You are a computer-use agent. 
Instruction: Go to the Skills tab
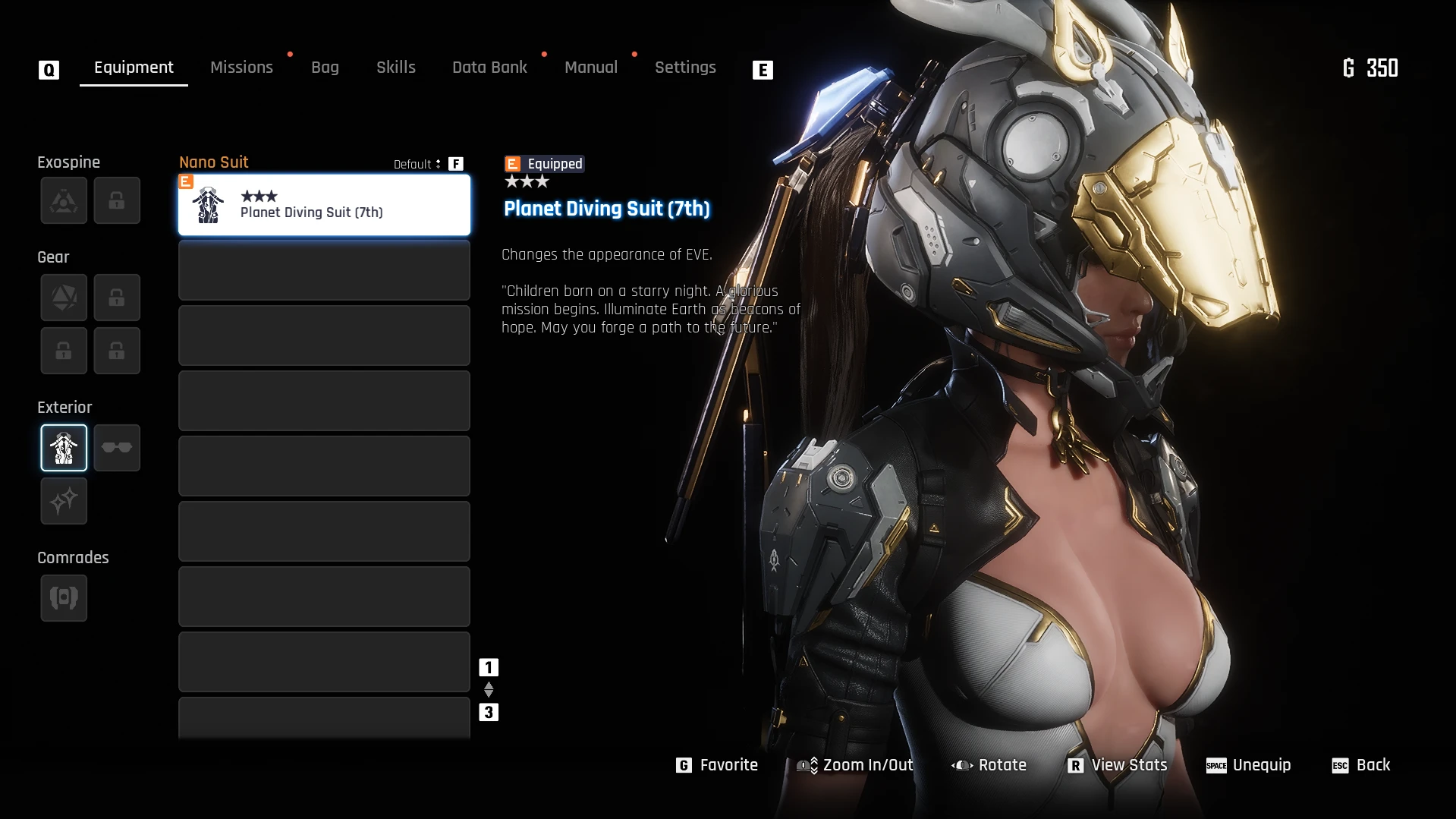point(396,68)
